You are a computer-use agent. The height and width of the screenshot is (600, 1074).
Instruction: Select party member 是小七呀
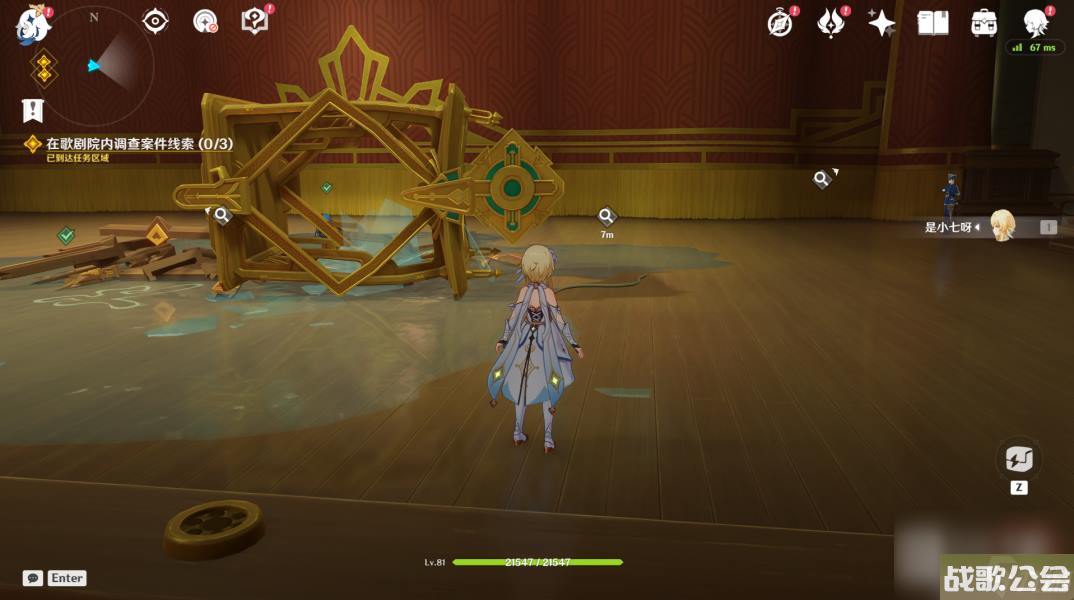coord(1002,226)
